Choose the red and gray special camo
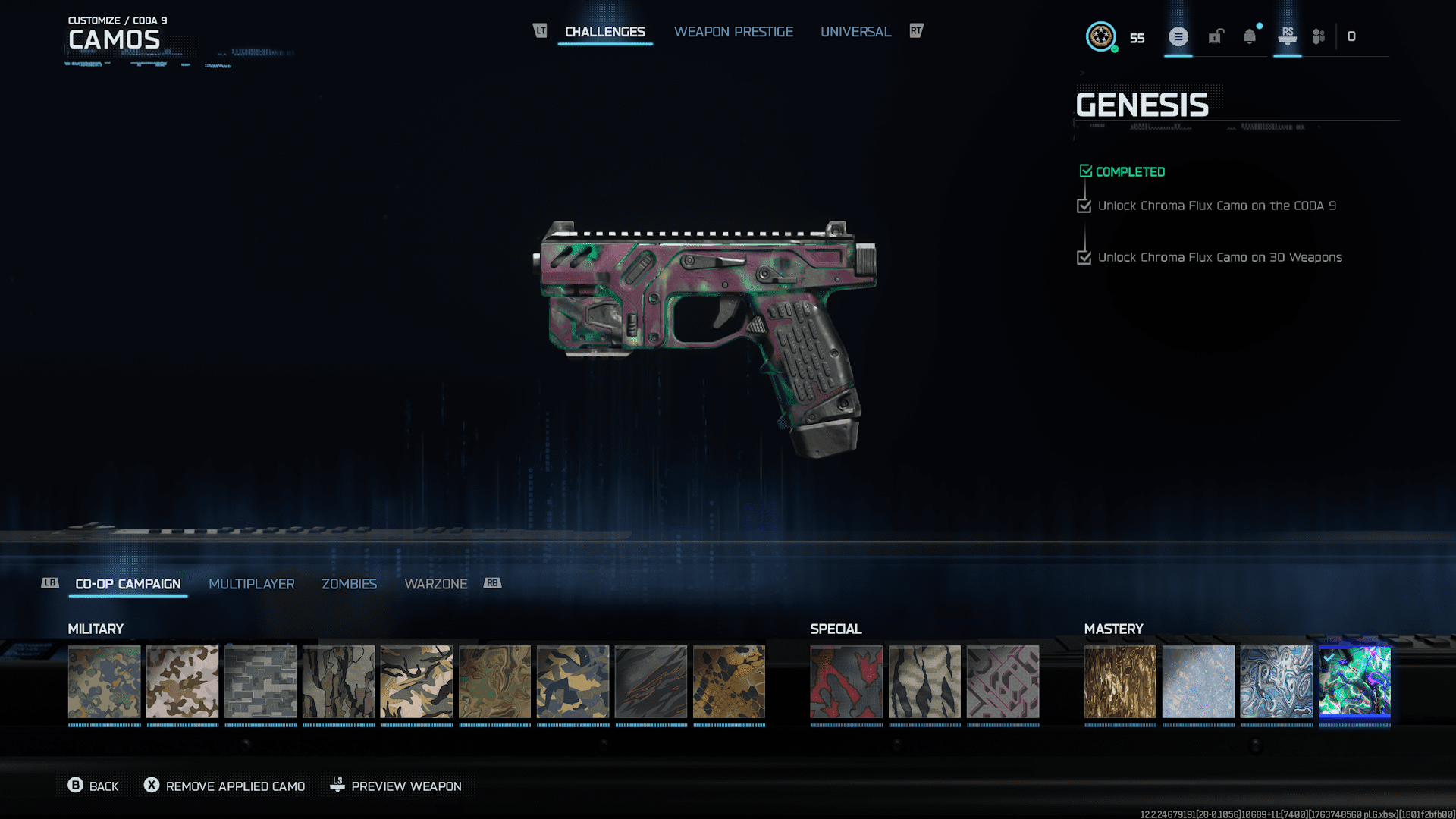The width and height of the screenshot is (1456, 819). pos(846,681)
